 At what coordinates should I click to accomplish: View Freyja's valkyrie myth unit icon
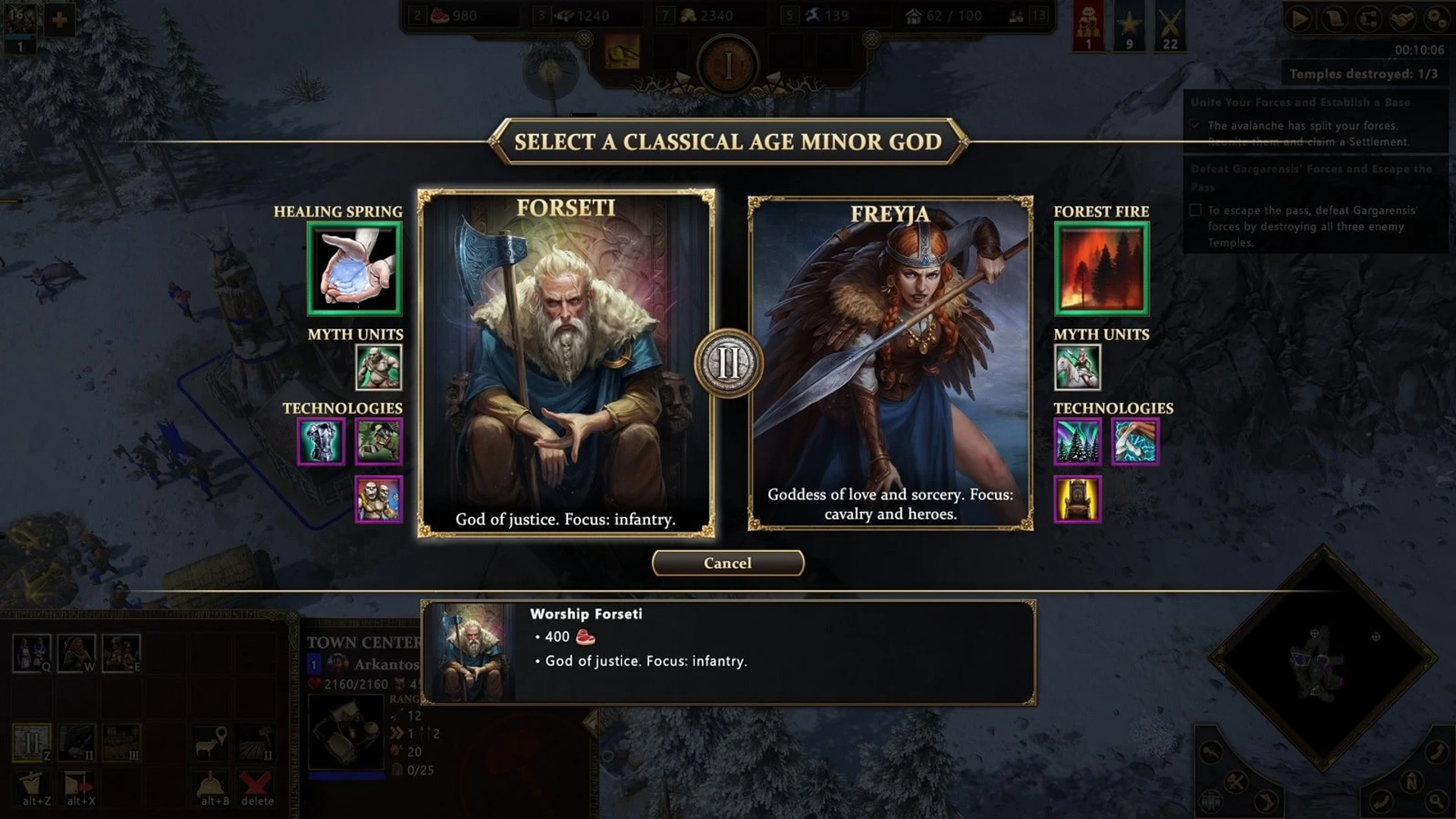pos(1077,368)
